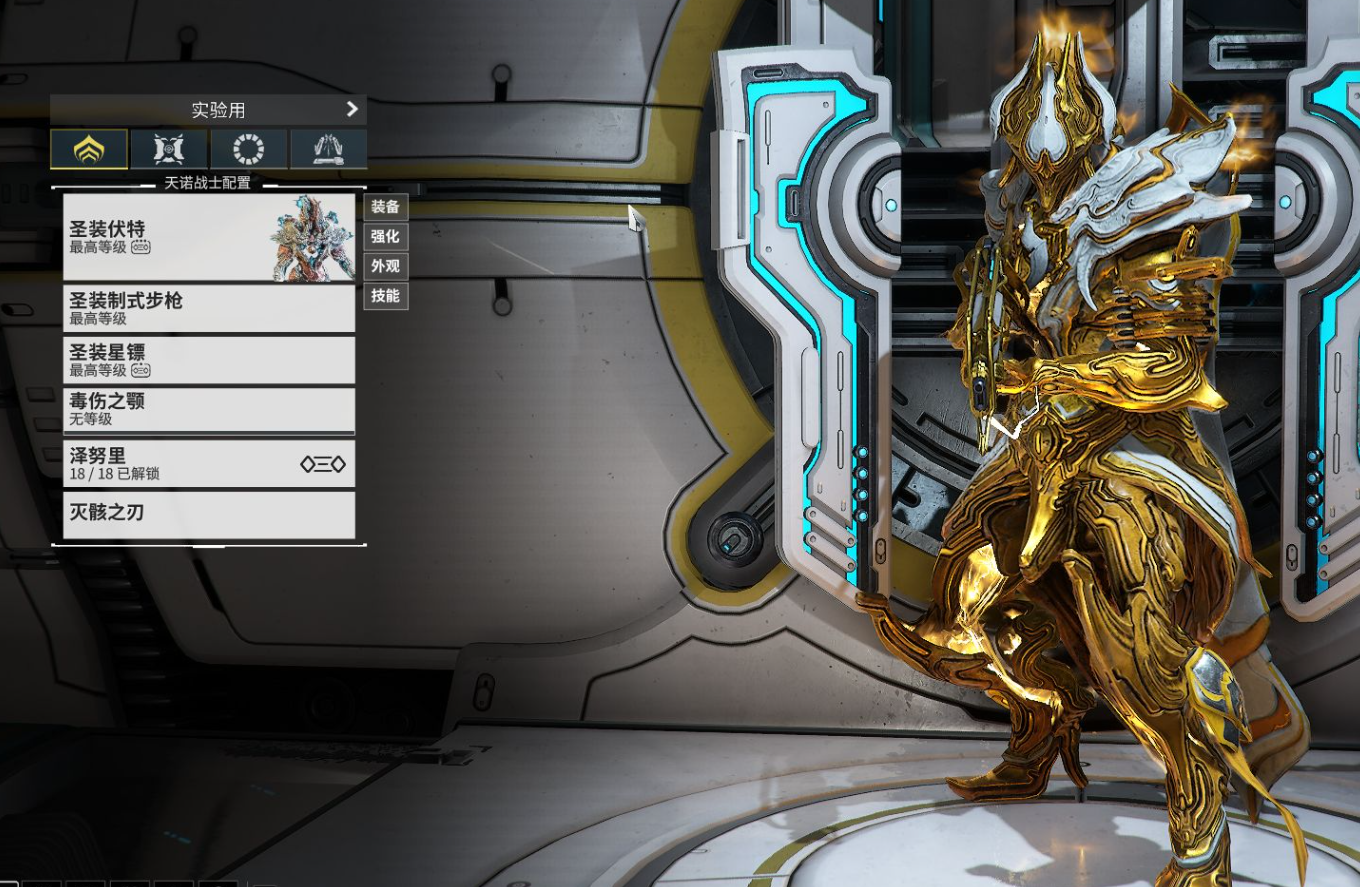The image size is (1360, 887).
Task: Choose the 圣装制式步枪 primary weapon slot
Action: (208, 308)
